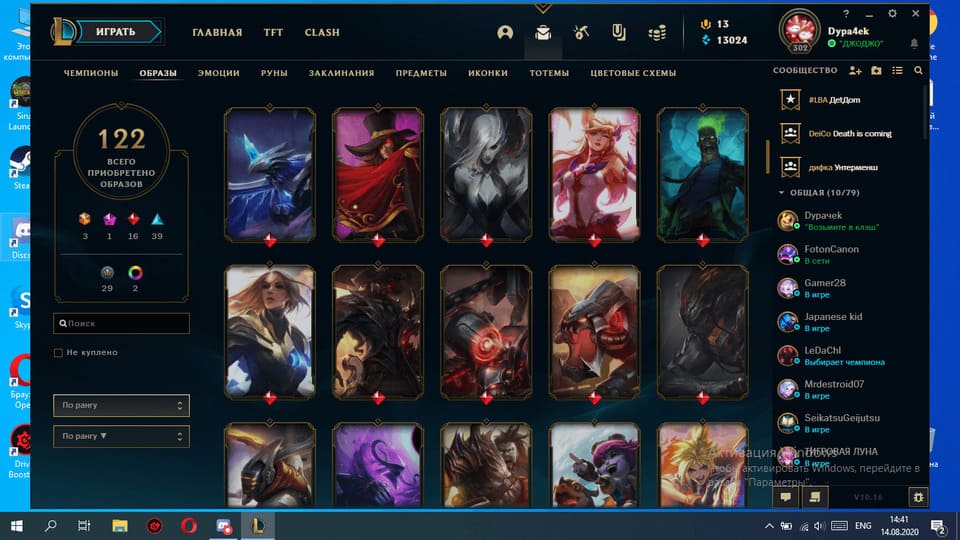Viewport: 960px width, 540px height.
Task: Click the ИГРАТЬ play button
Action: 117,32
